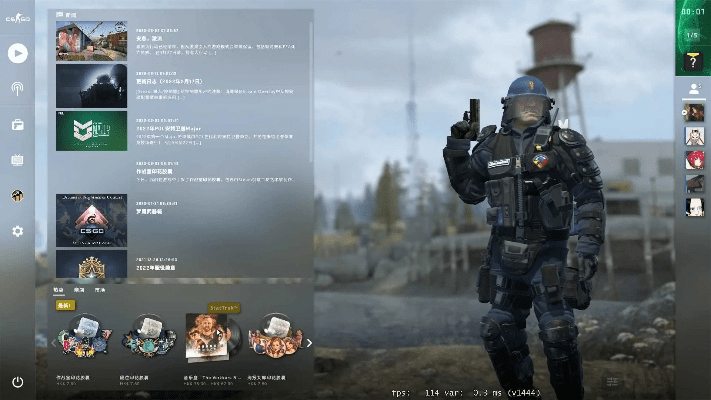Switch to the second store tab
711x400 pixels.
(79, 289)
